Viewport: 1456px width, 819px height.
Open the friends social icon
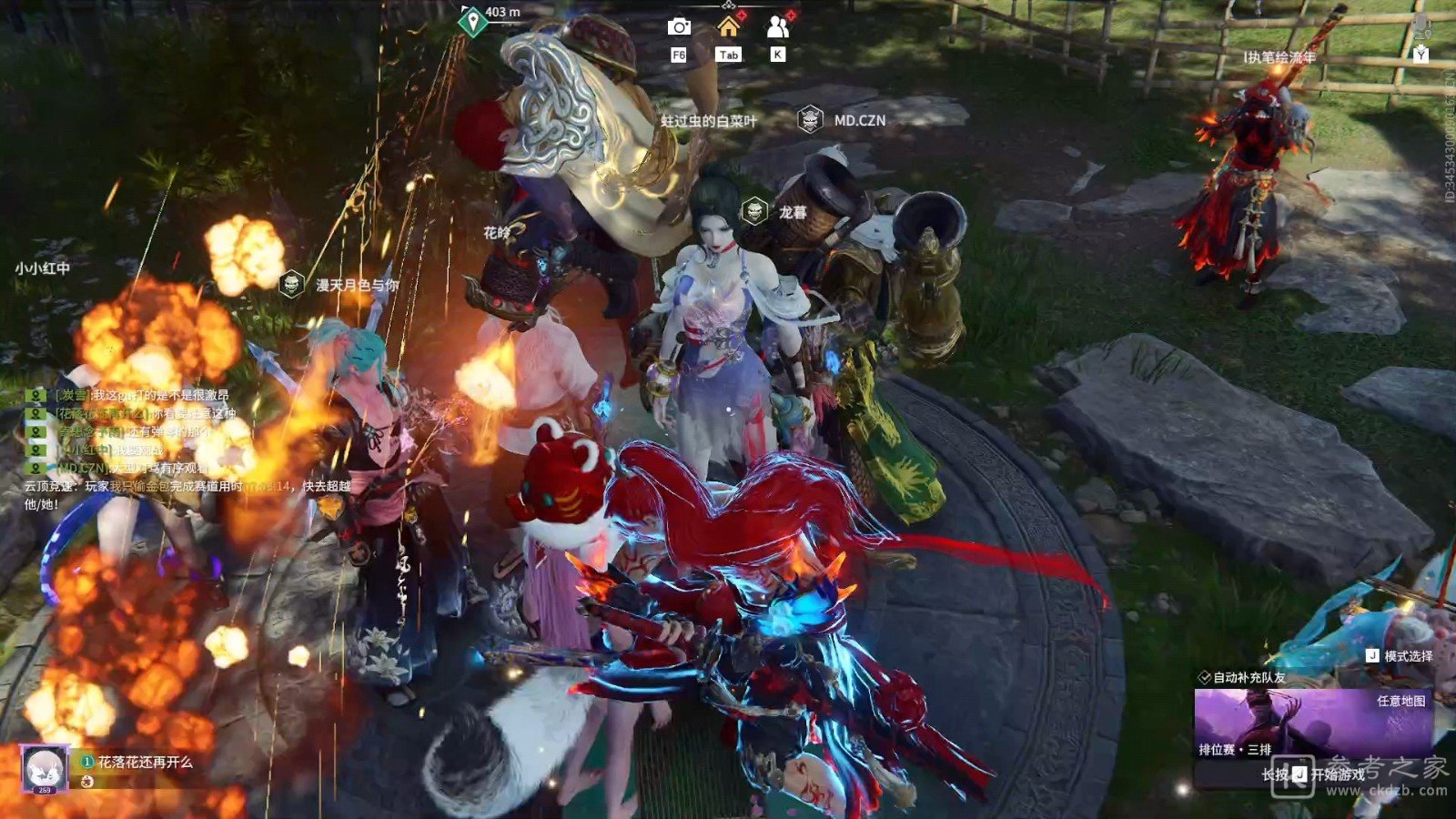click(777, 27)
